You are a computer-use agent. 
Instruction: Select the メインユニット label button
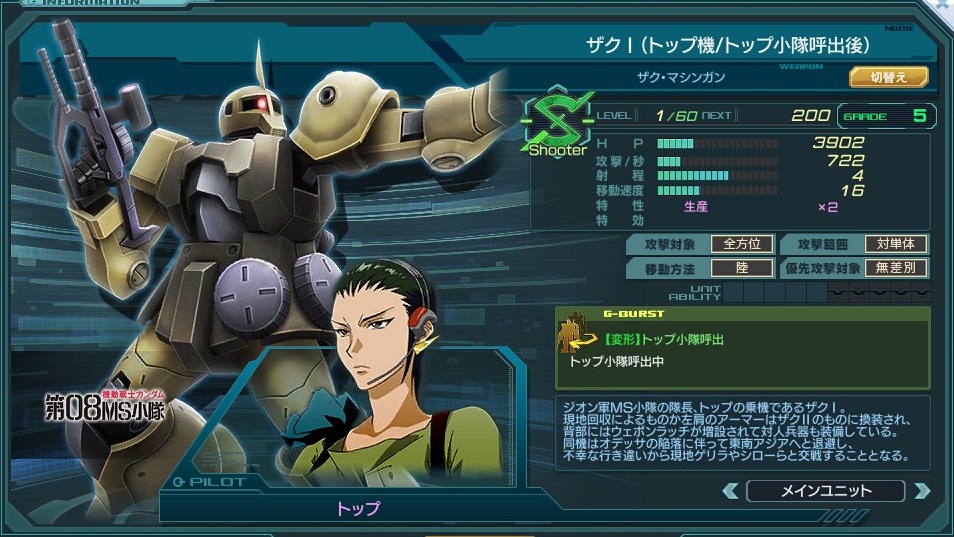pyautogui.click(x=825, y=491)
